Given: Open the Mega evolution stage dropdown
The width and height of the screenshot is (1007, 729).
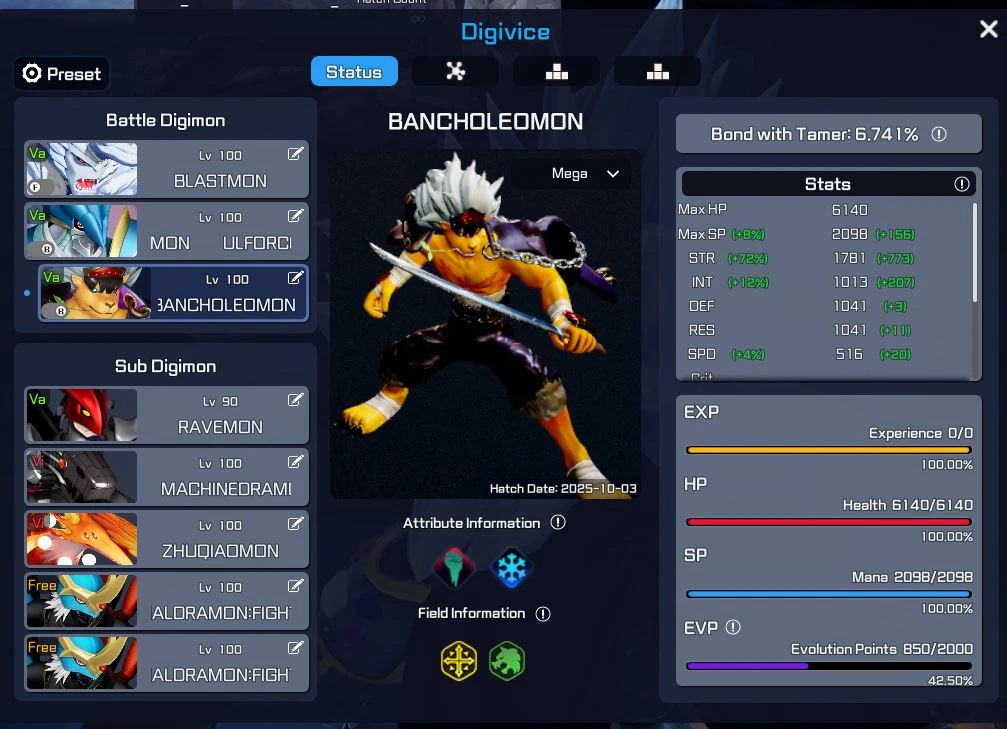Looking at the screenshot, I should 586,174.
